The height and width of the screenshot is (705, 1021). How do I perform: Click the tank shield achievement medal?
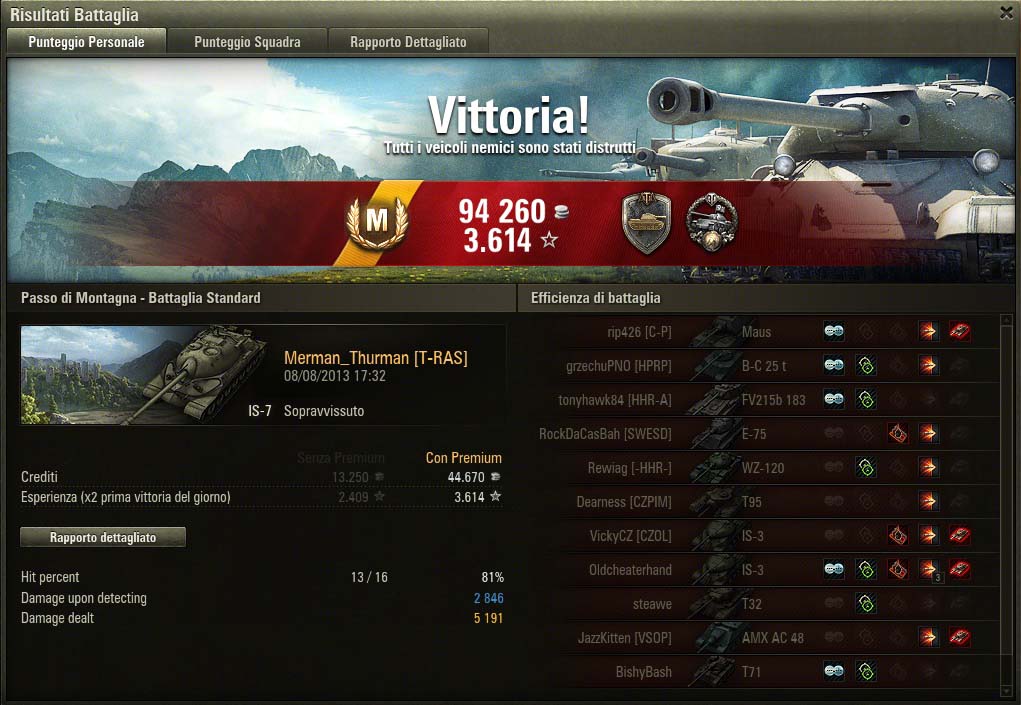pos(646,223)
